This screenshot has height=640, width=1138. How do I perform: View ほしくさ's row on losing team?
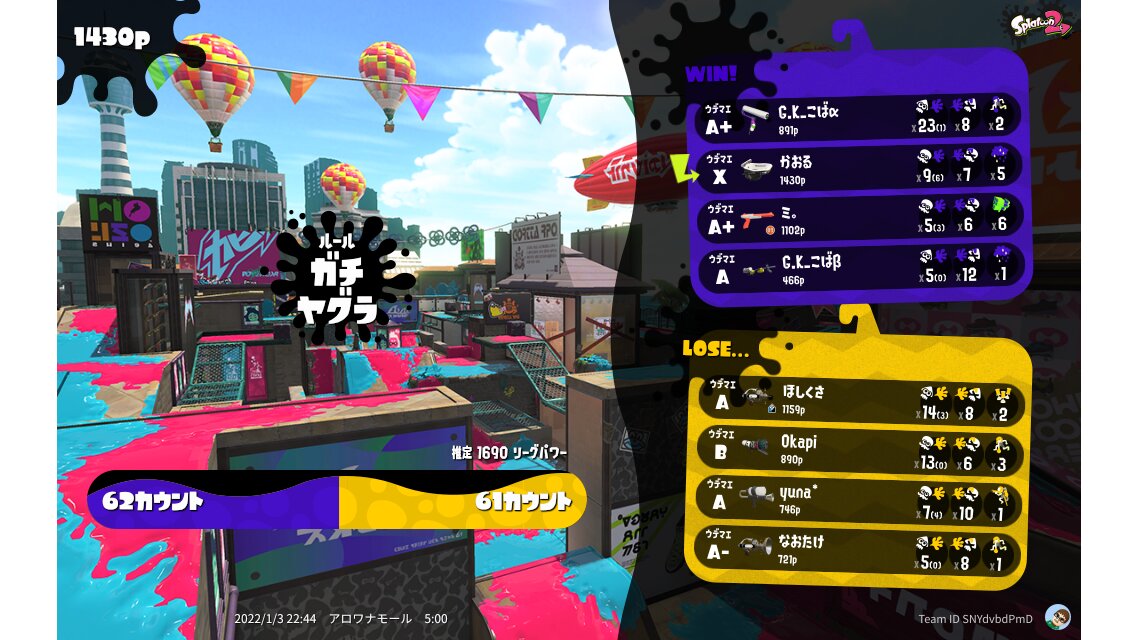[x=858, y=400]
